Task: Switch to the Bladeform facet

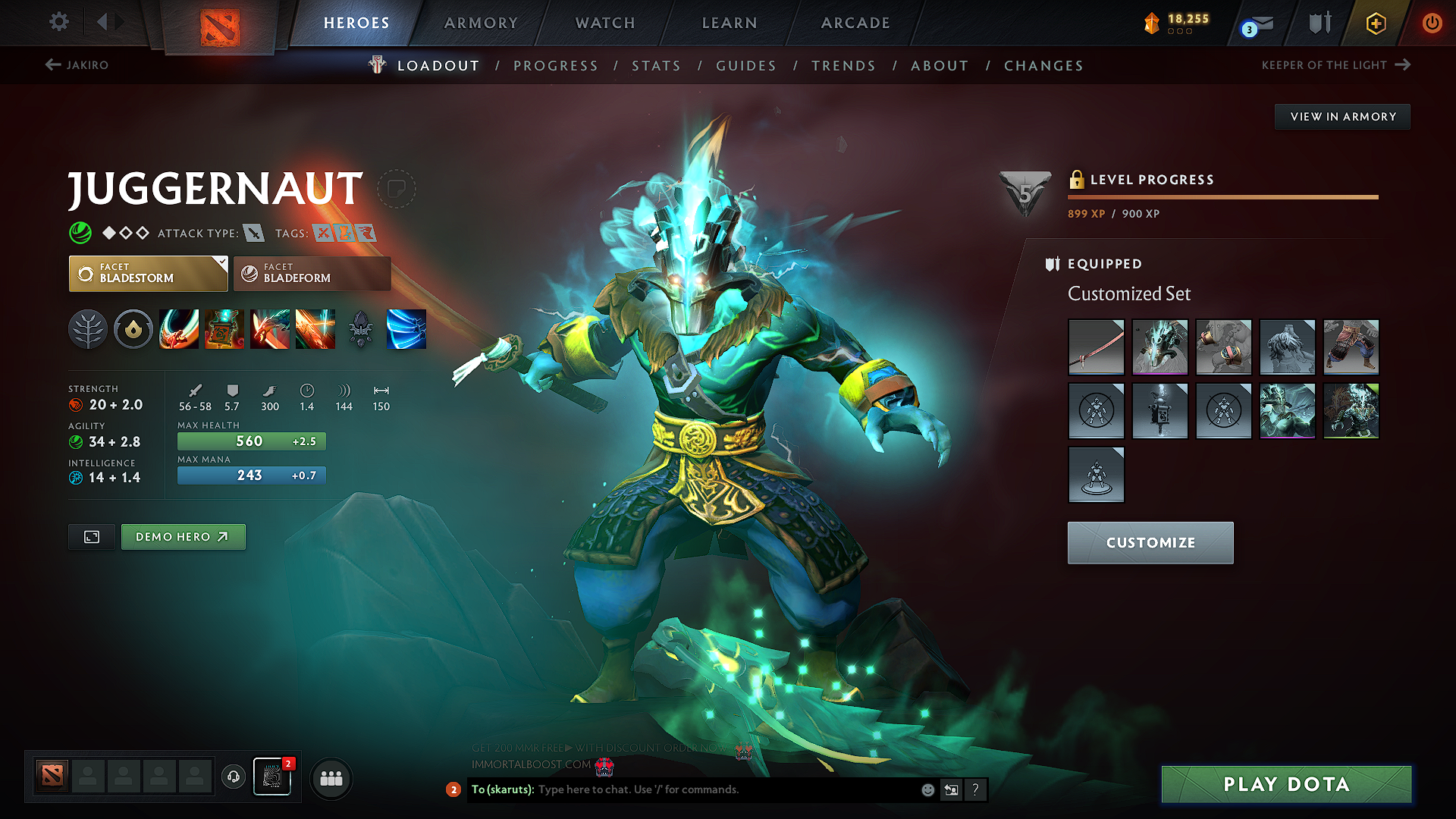Action: click(x=311, y=273)
